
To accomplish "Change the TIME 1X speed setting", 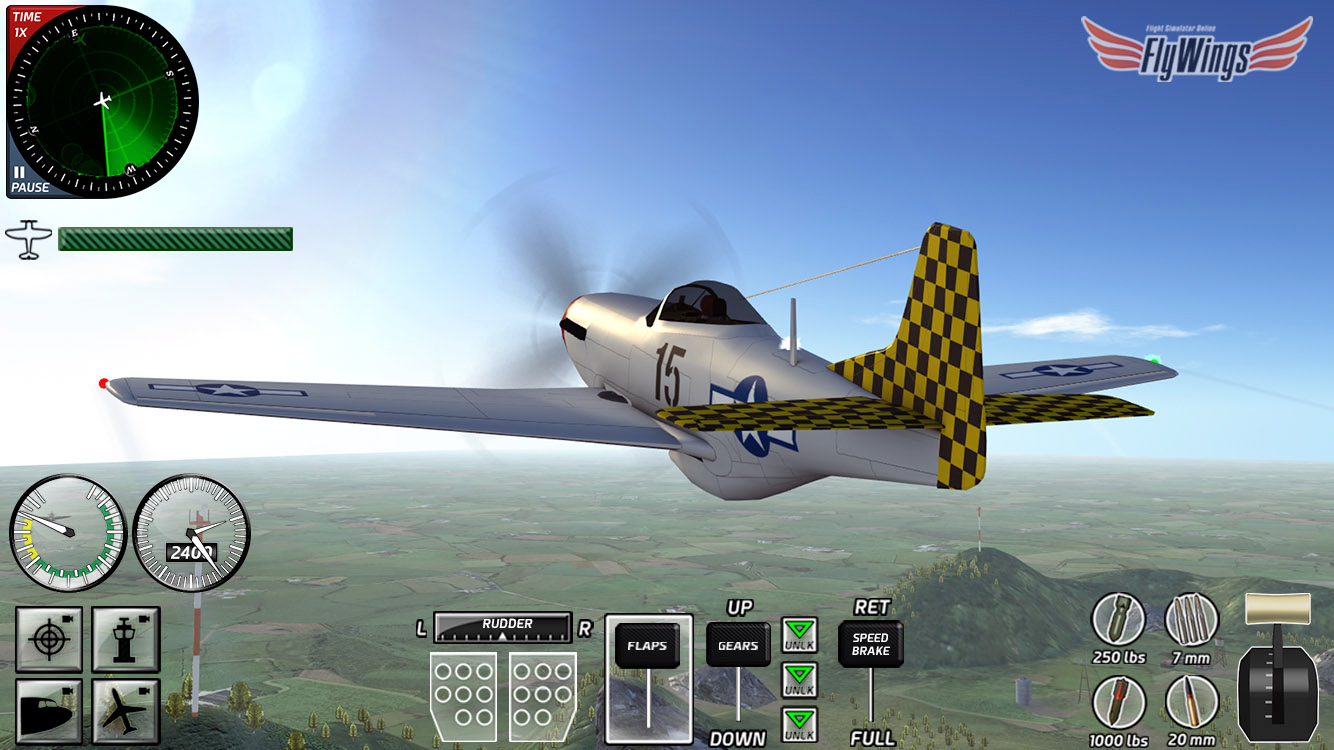I will coord(26,24).
